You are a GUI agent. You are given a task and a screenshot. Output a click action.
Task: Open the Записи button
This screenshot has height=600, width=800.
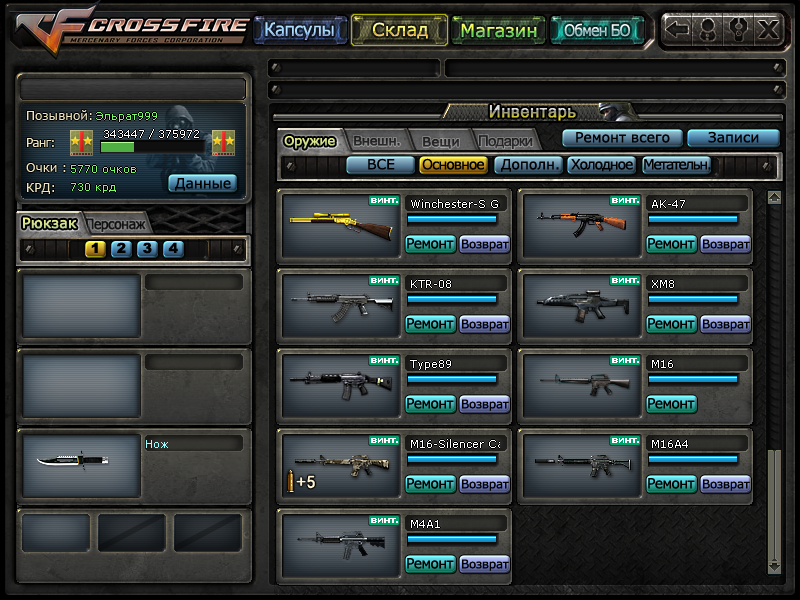733,138
